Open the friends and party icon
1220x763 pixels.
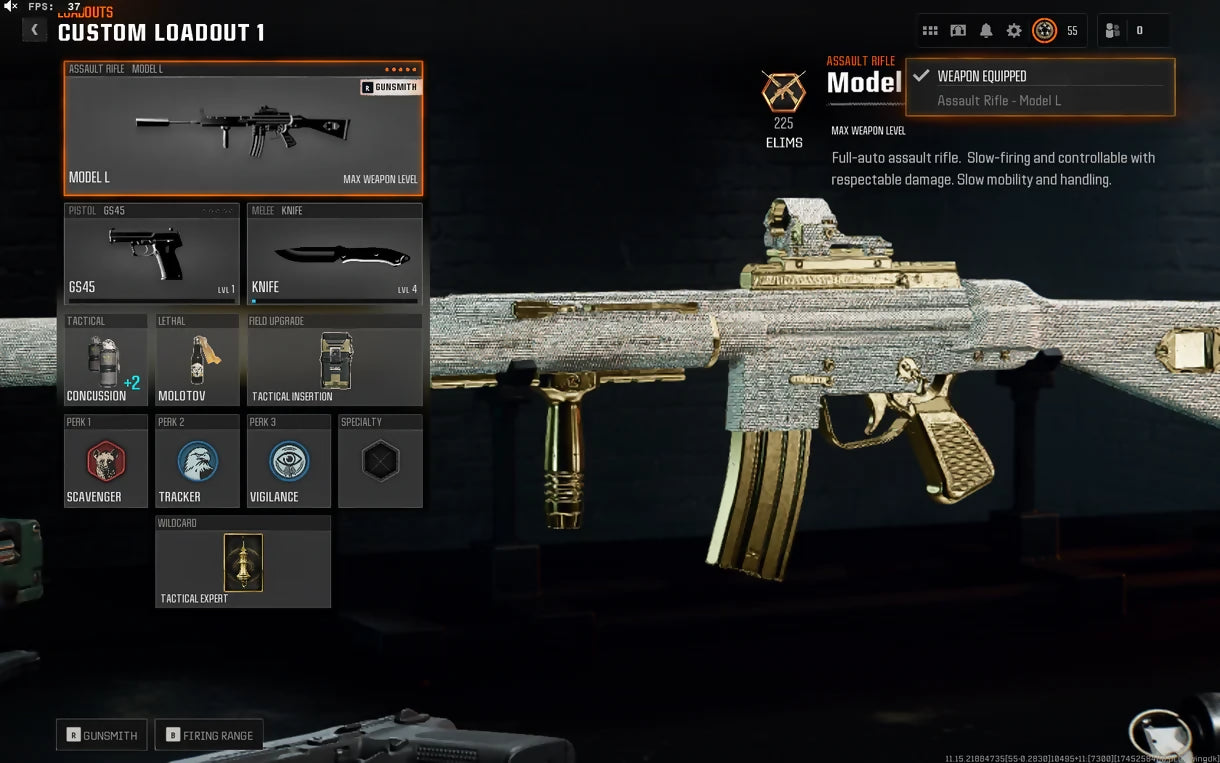1112,31
